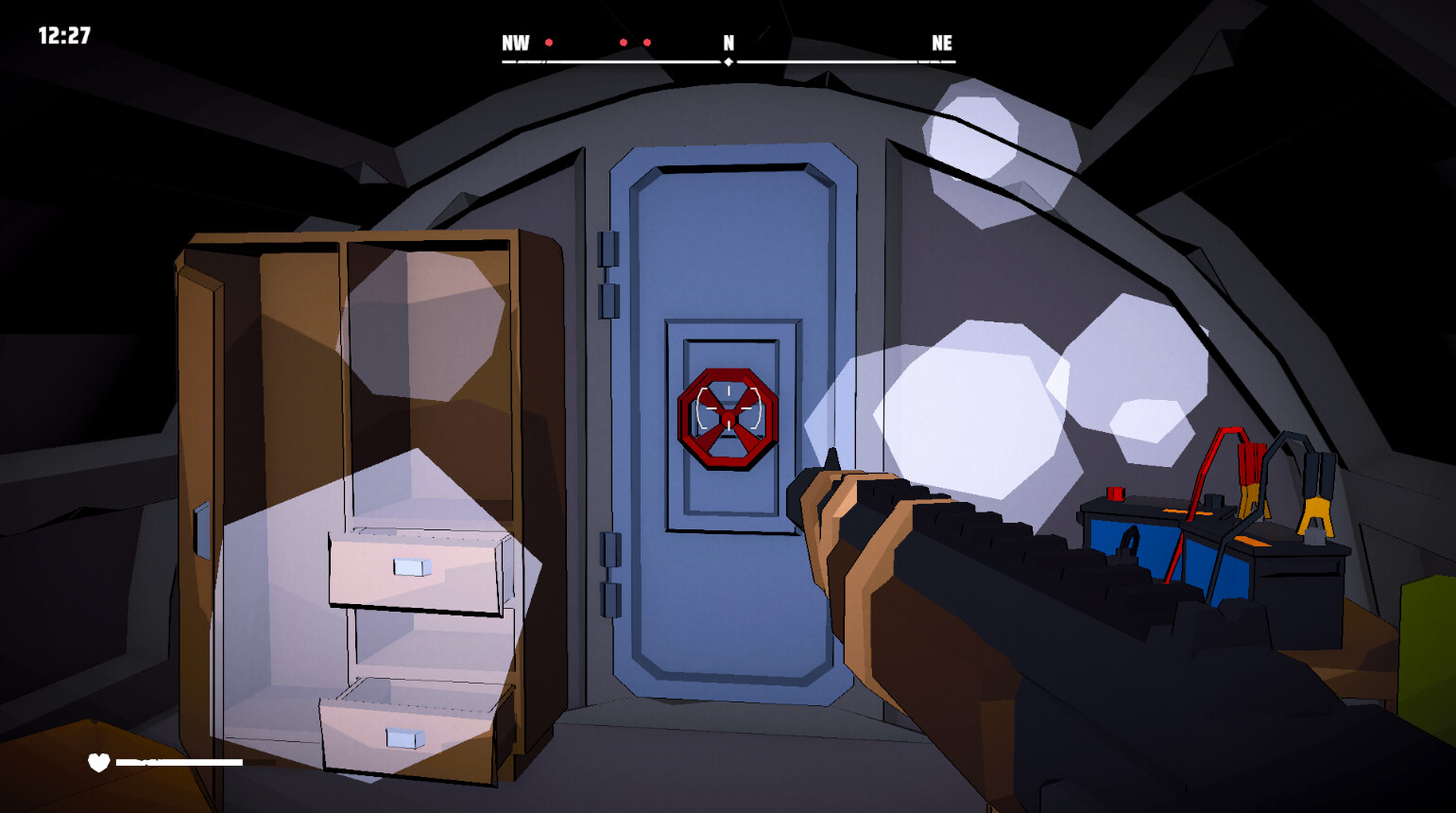
Task: Click the N marker on the compass
Action: [x=728, y=43]
